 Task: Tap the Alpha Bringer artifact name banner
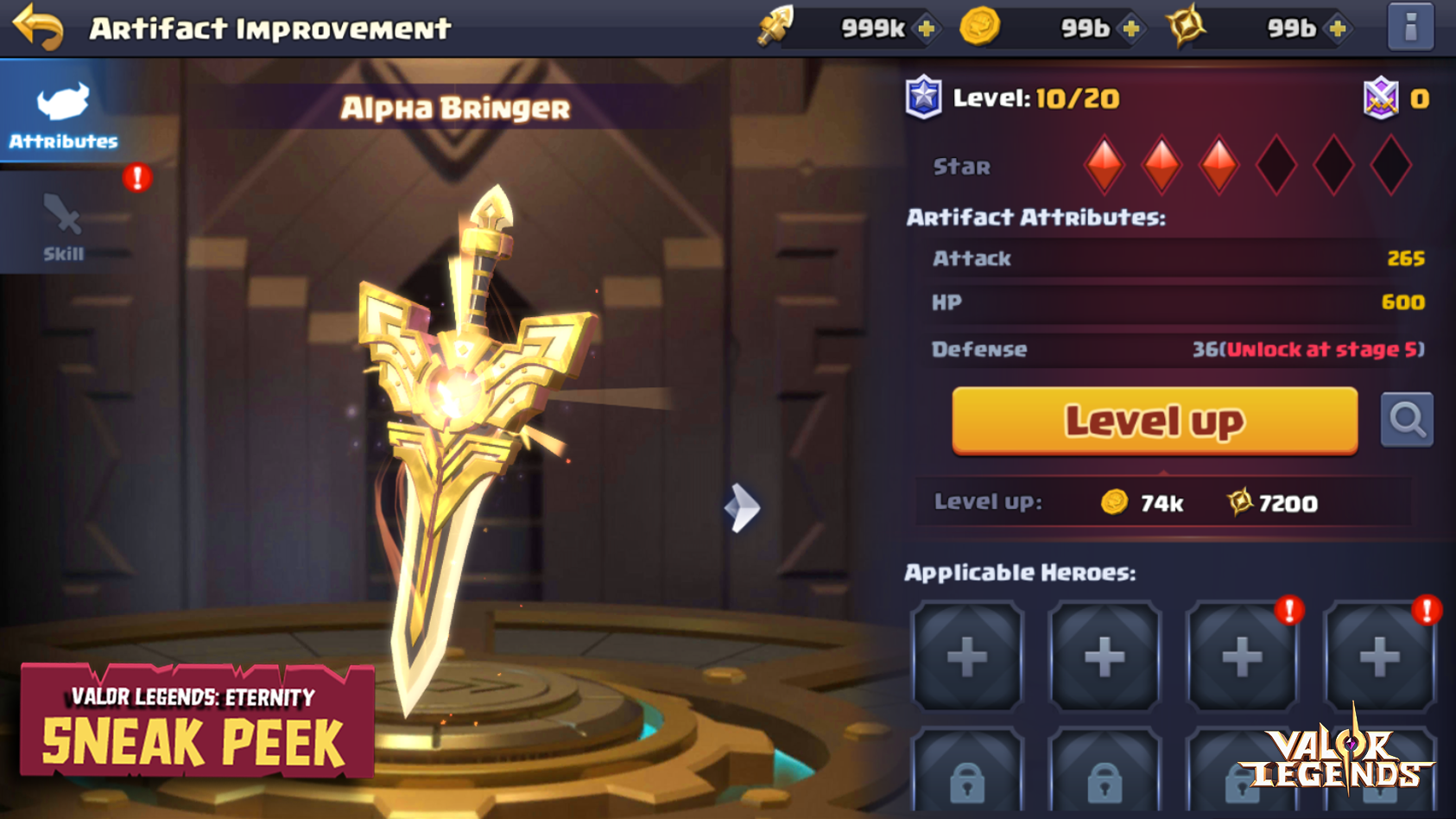[x=455, y=108]
